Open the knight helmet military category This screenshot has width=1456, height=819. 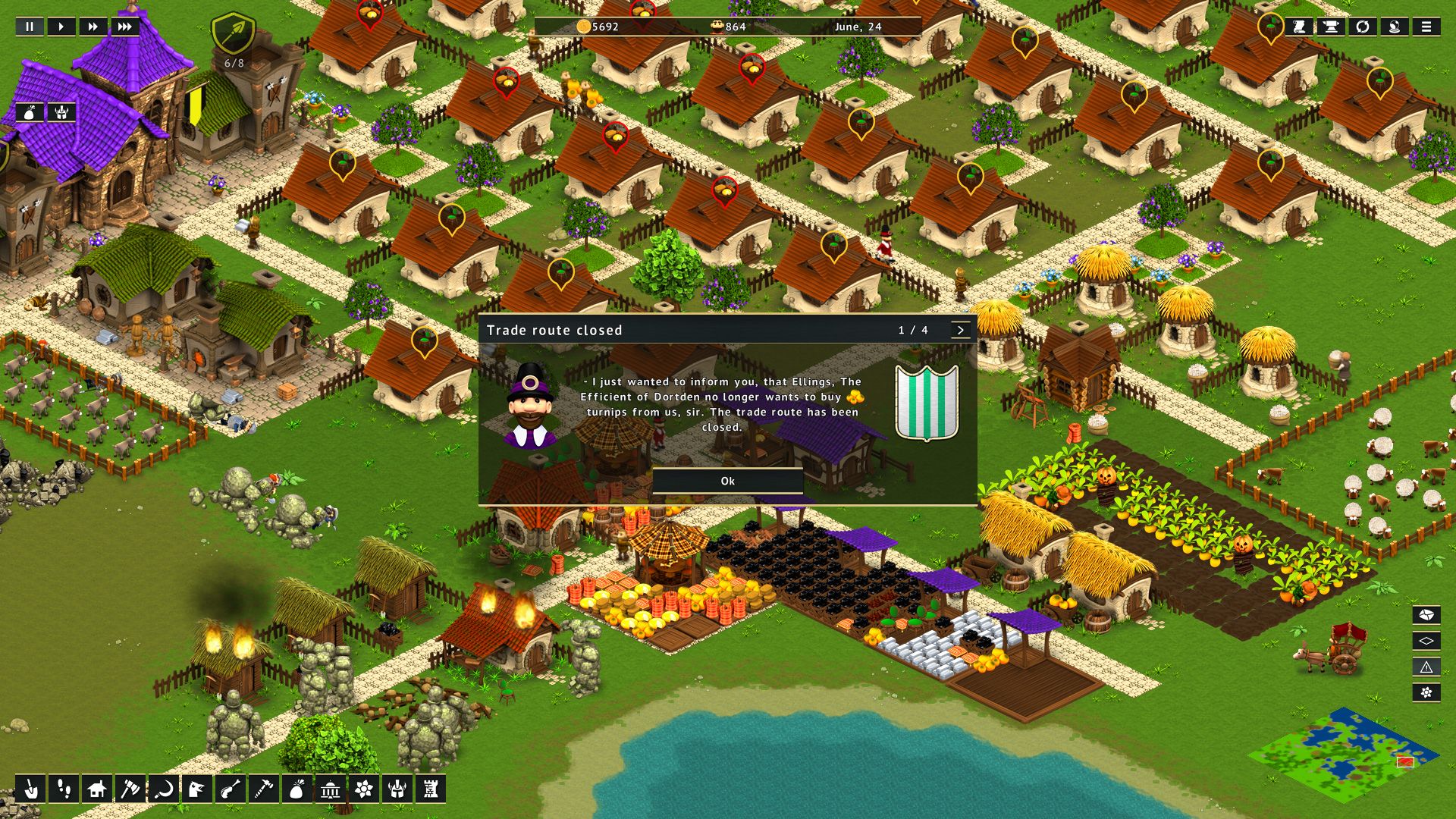tap(397, 789)
